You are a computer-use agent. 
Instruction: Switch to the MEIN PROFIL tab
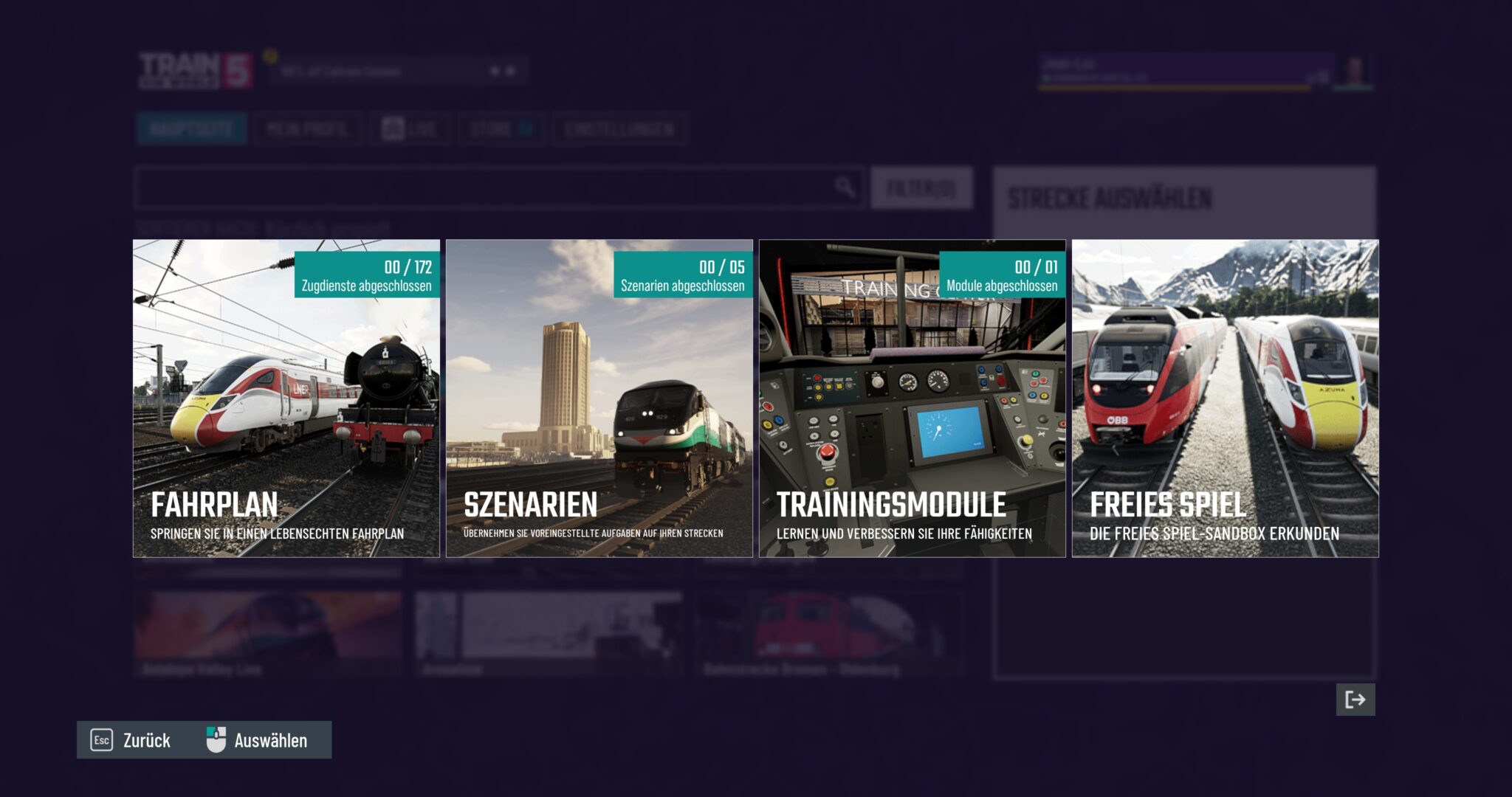pyautogui.click(x=307, y=128)
